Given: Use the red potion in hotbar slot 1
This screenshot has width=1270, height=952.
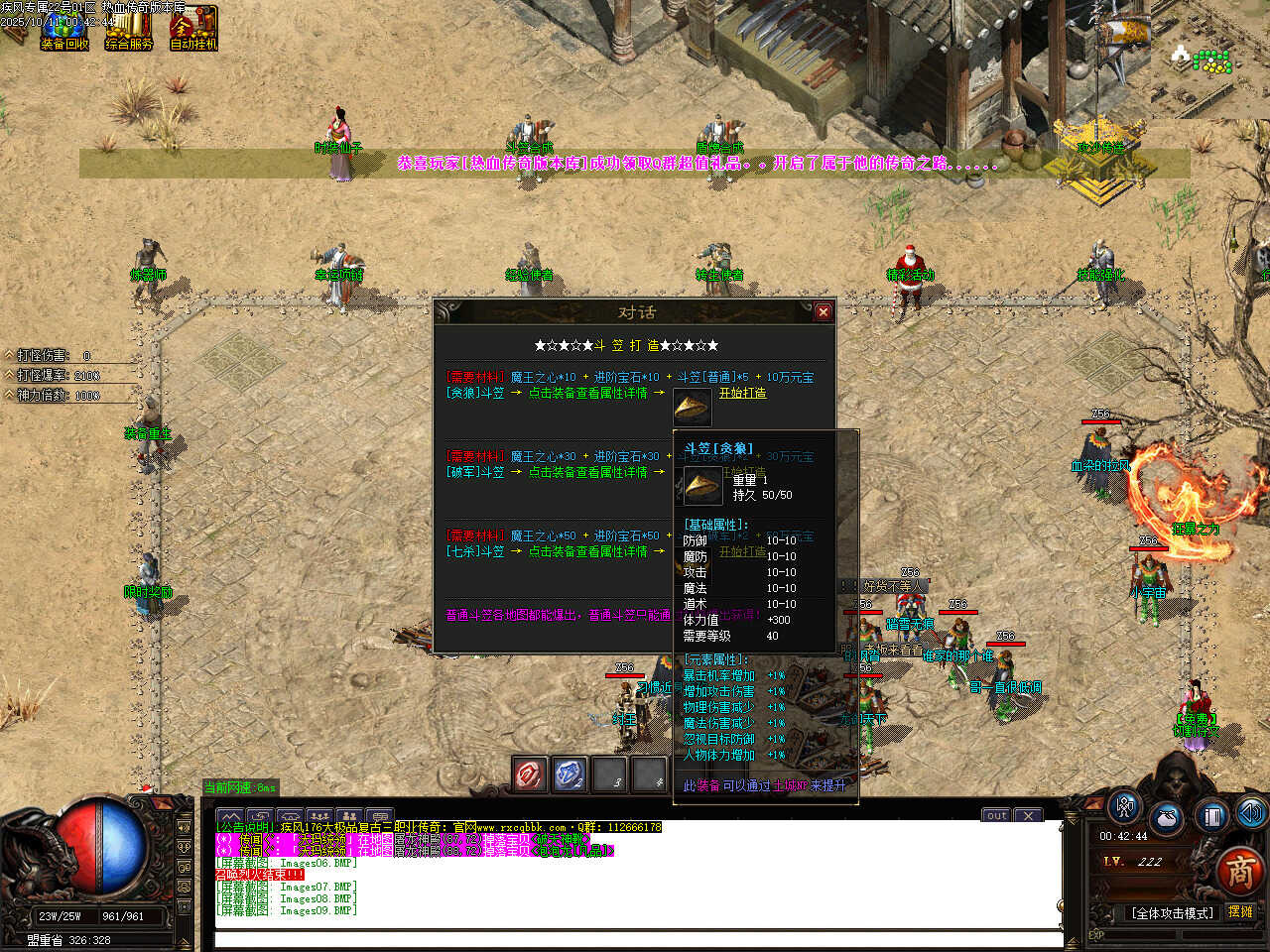Looking at the screenshot, I should tap(530, 774).
